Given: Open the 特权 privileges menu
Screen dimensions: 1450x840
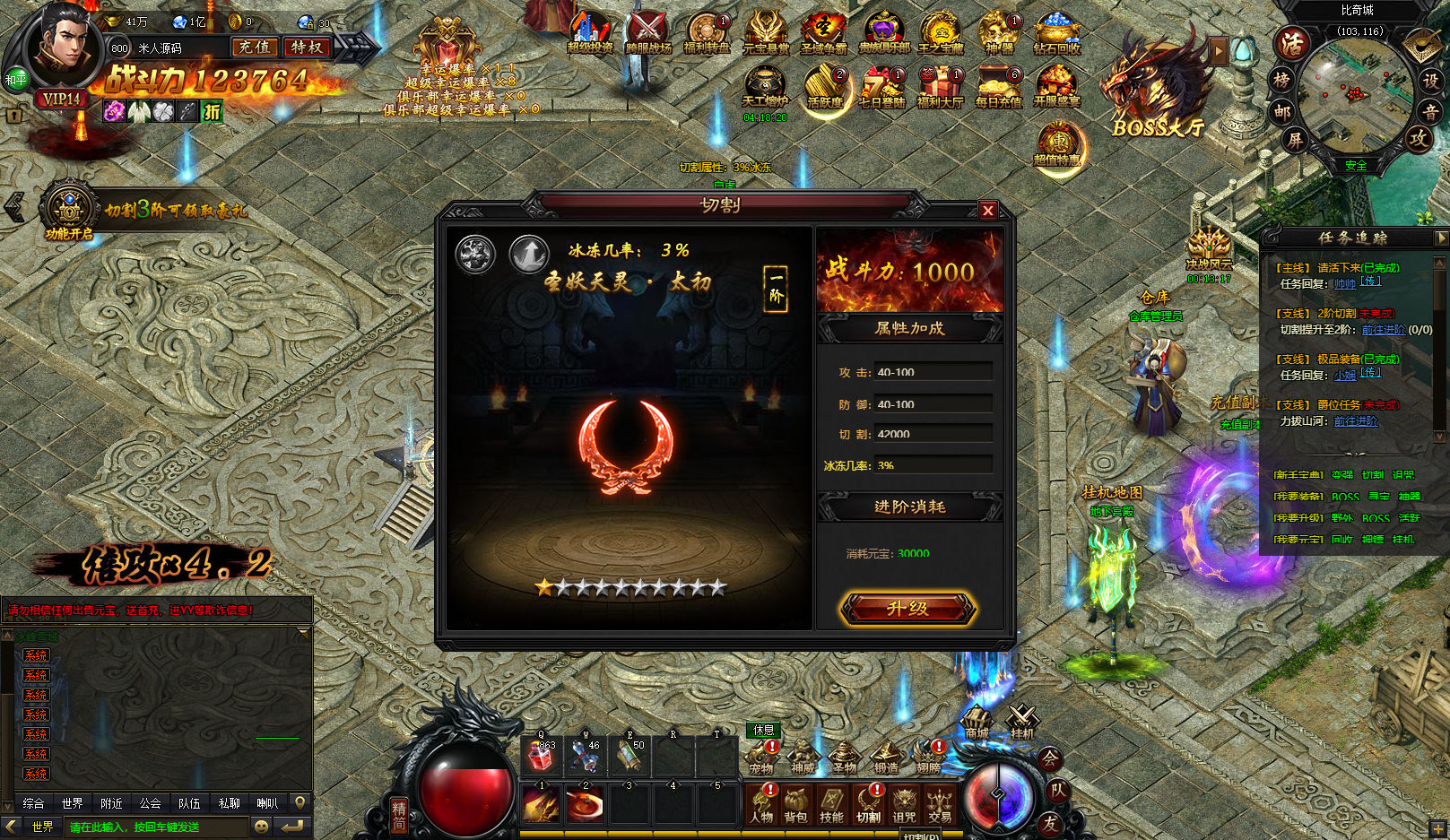Looking at the screenshot, I should tap(308, 48).
